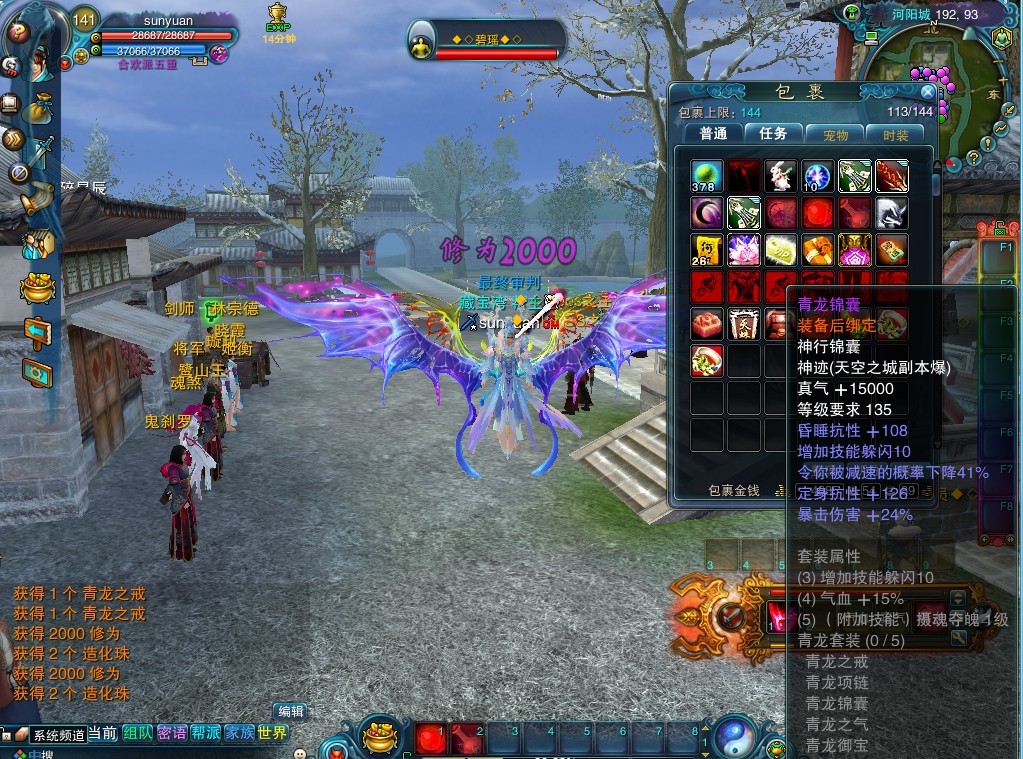
Task: Select the 帮派 chat channel
Action: click(206, 733)
